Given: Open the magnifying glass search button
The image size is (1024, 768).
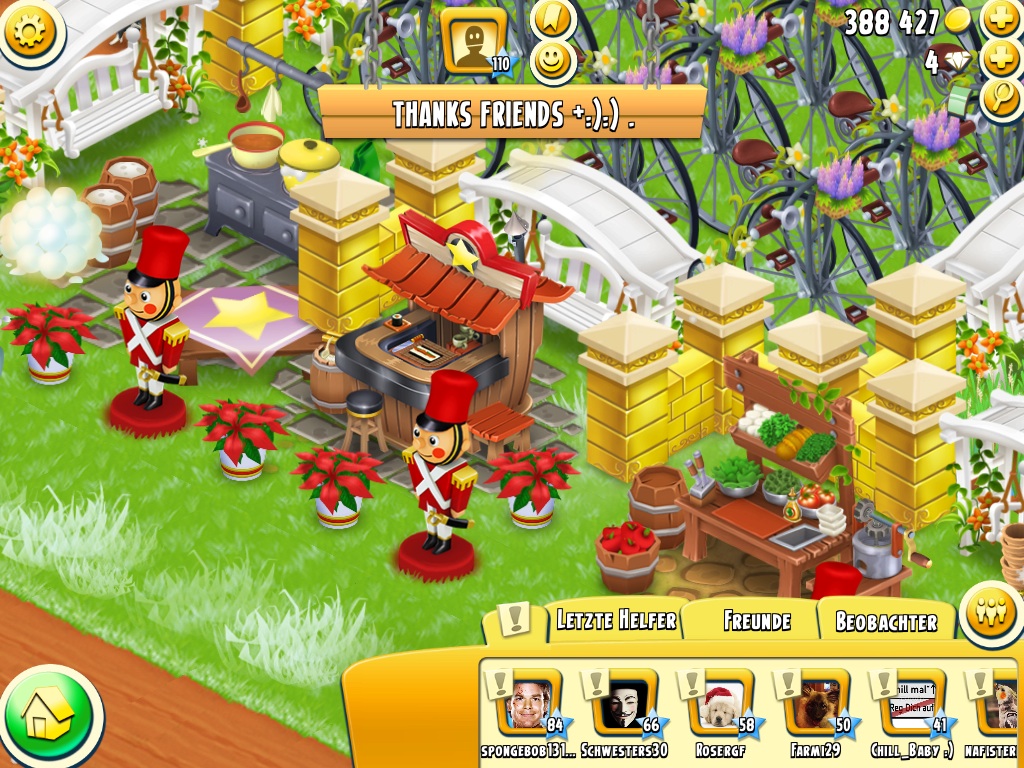Looking at the screenshot, I should click(1001, 98).
